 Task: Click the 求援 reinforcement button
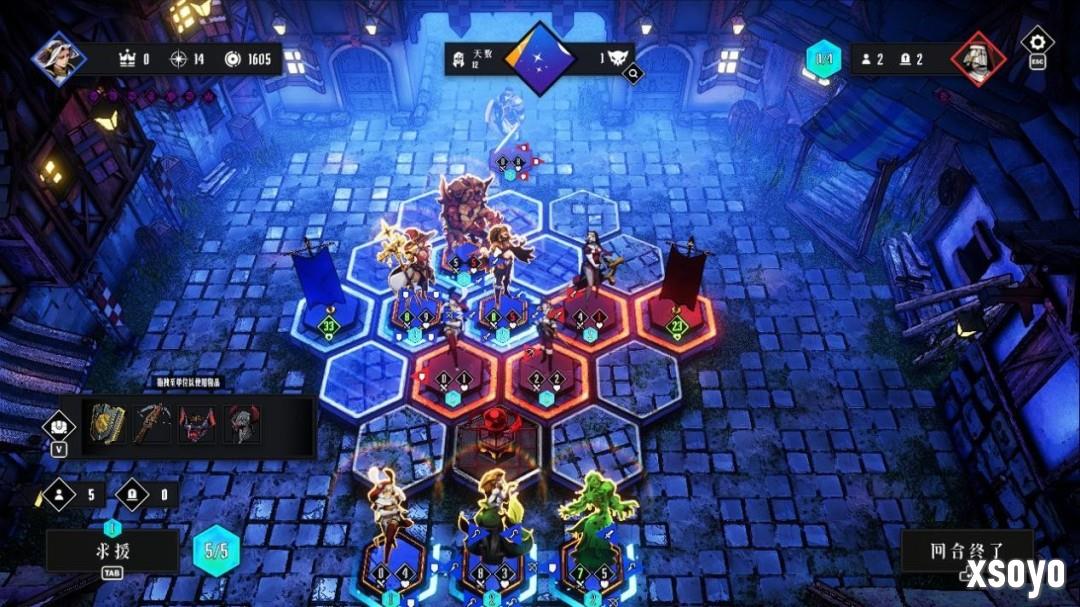pyautogui.click(x=112, y=549)
